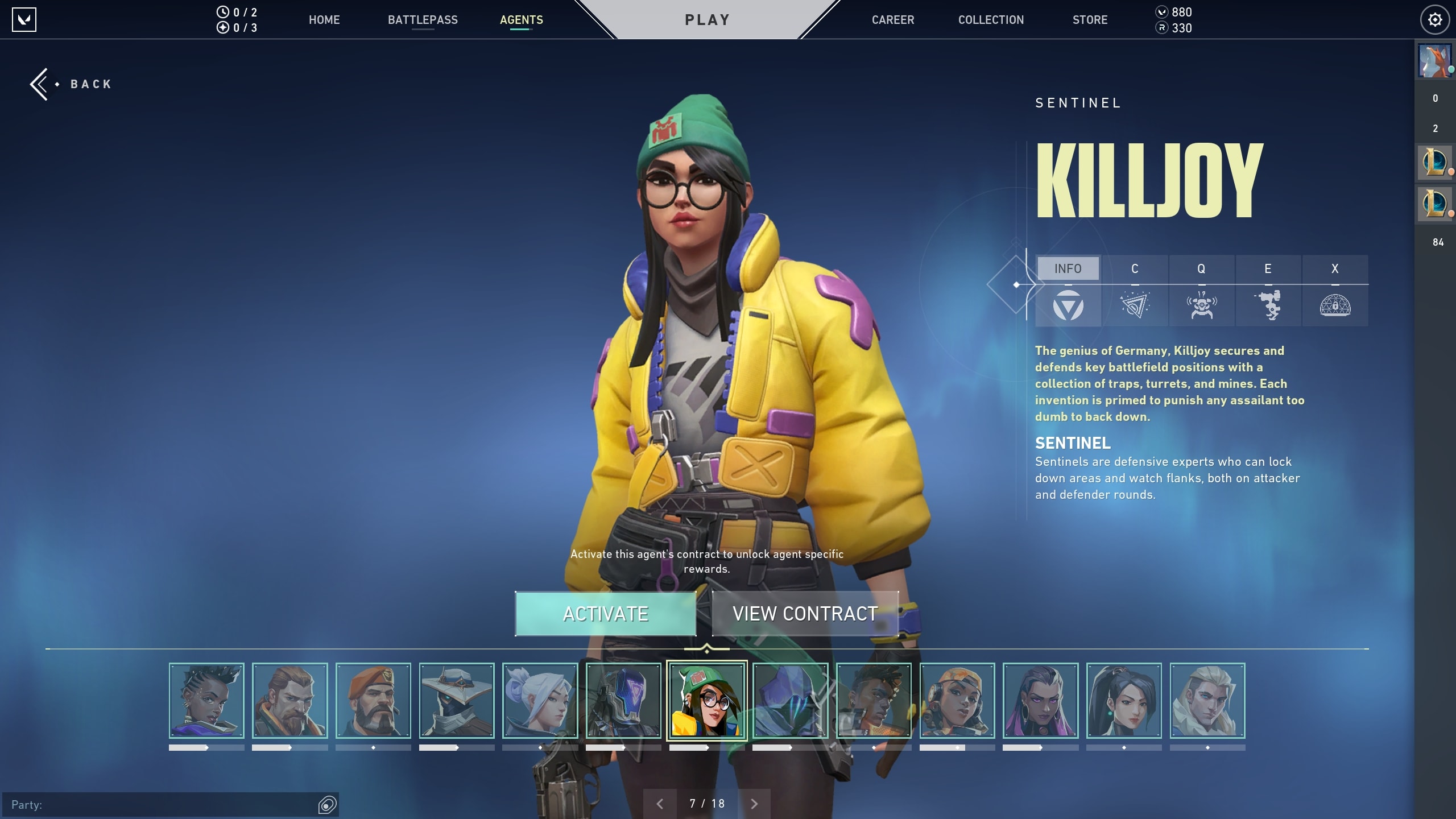
Task: Pick the Sage agent portrait
Action: tap(1124, 701)
